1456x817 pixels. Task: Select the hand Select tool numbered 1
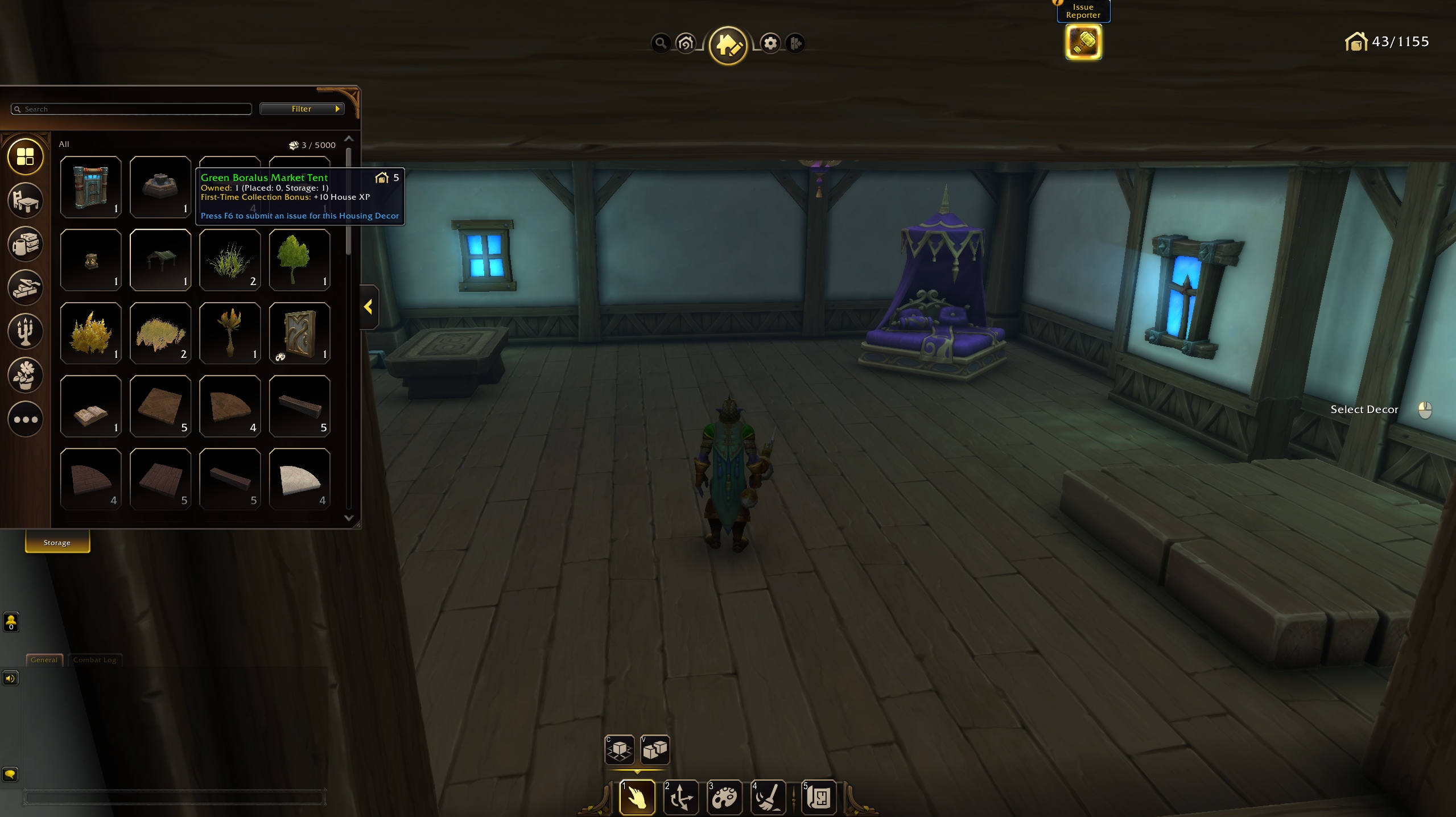(637, 798)
